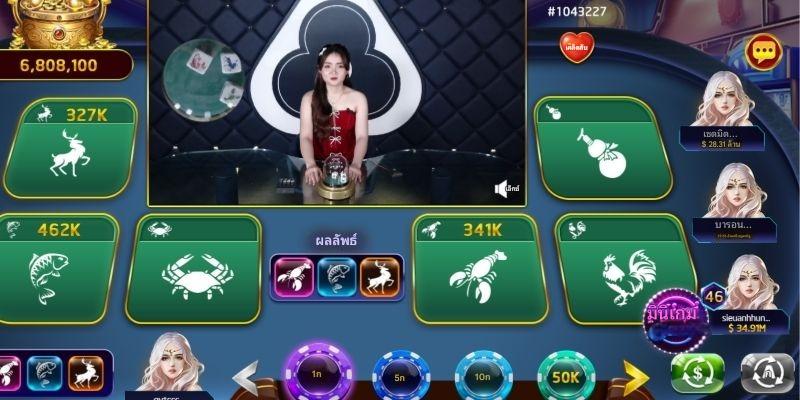Select the light blue 10n chip
This screenshot has height=400, width=800.
tap(483, 377)
